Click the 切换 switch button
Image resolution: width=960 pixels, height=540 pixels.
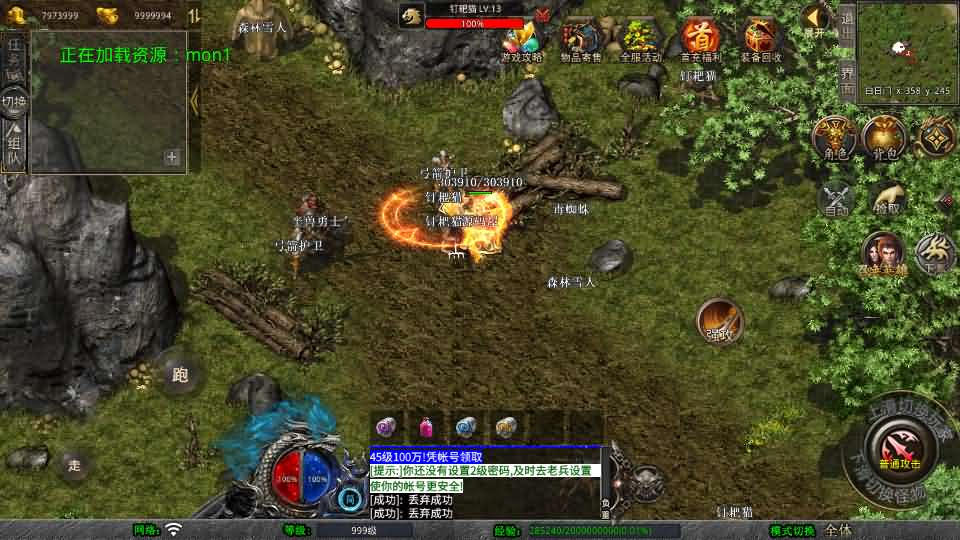click(14, 102)
